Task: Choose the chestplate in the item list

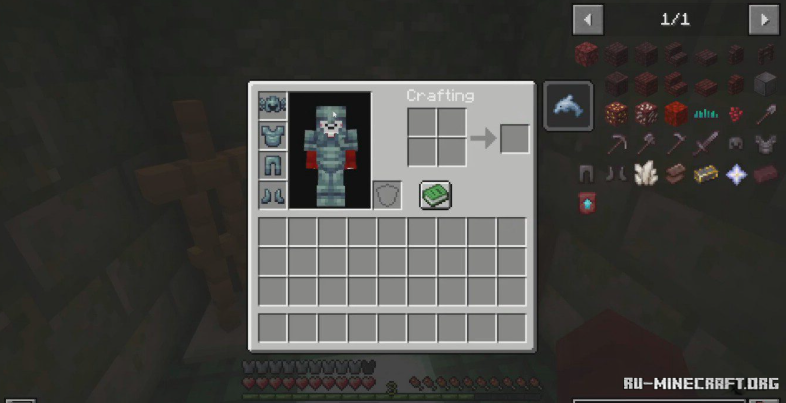Action: click(x=765, y=143)
